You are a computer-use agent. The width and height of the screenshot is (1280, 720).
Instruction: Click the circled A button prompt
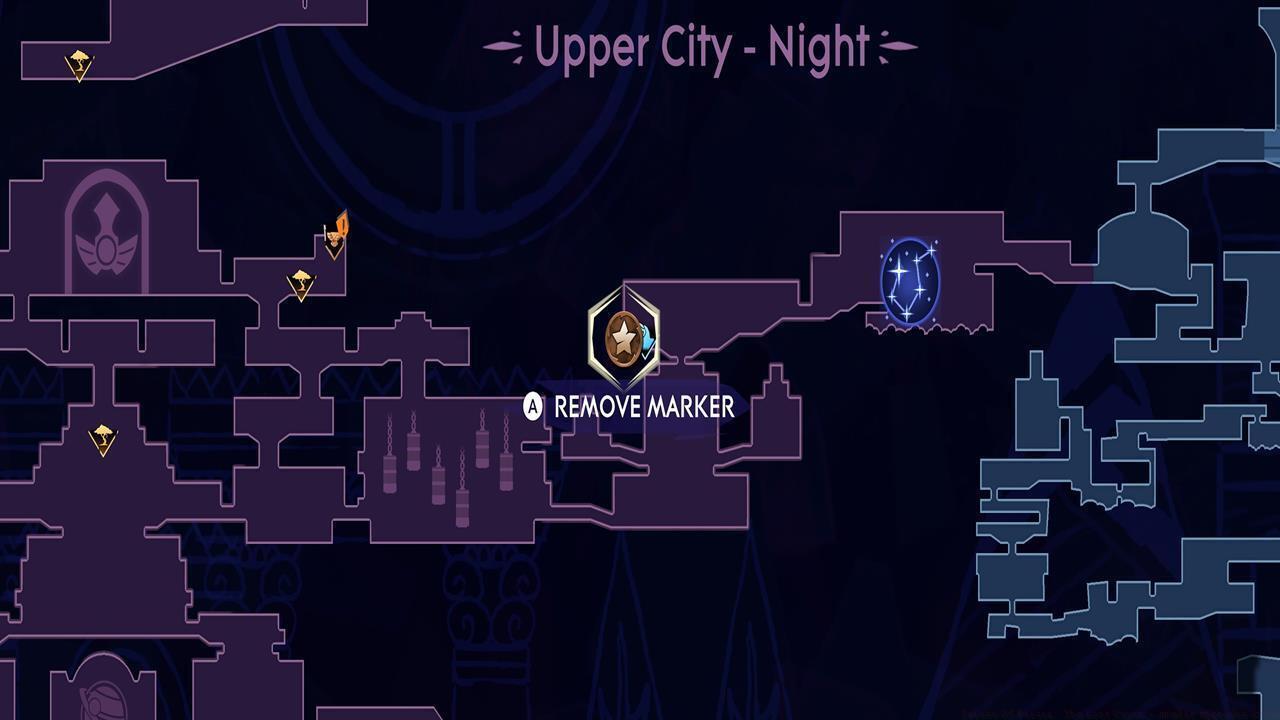click(531, 407)
